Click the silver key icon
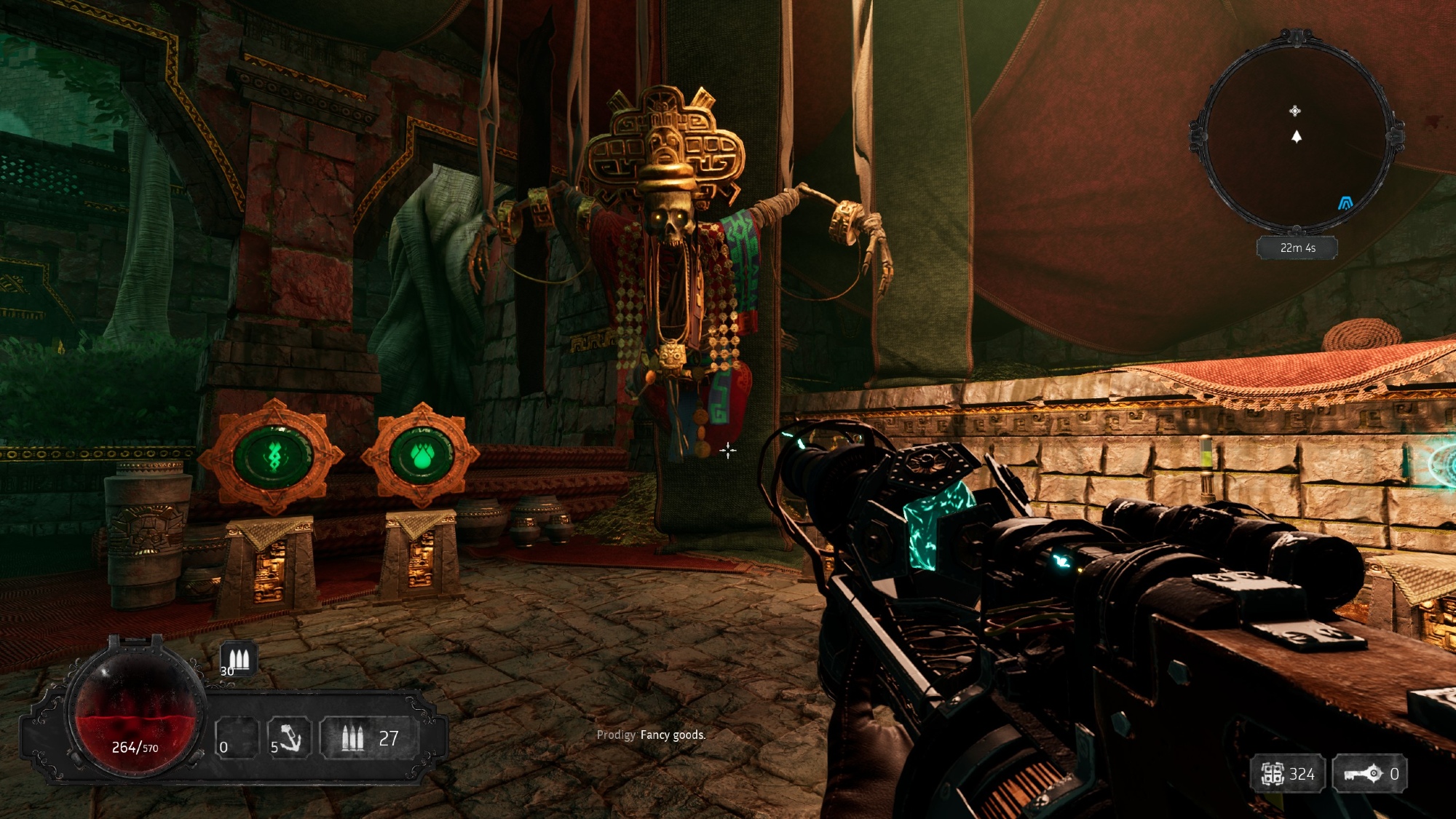Screen dimensions: 1456x819 click(x=1363, y=773)
